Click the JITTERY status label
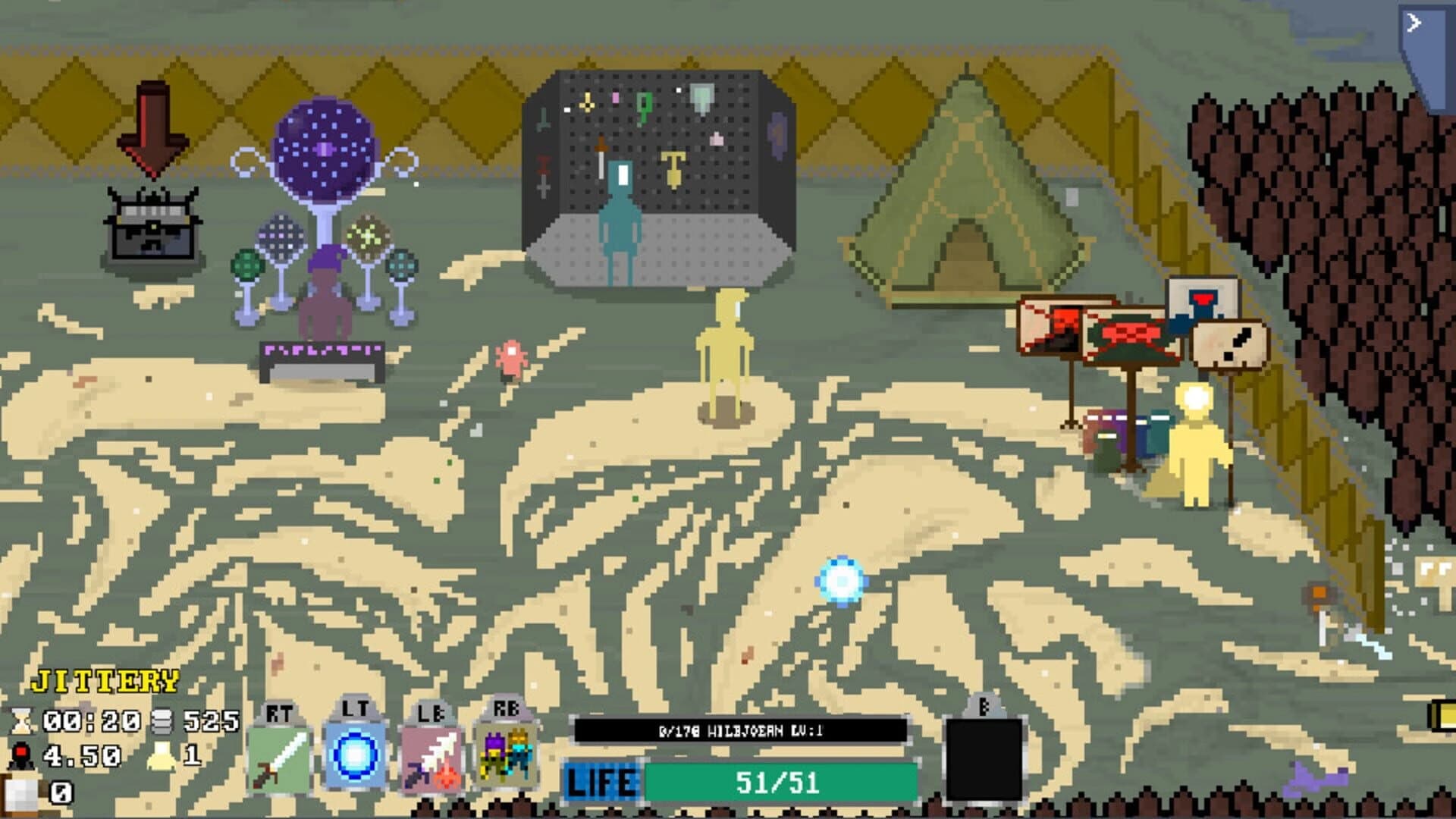The width and height of the screenshot is (1456, 819). tap(102, 682)
